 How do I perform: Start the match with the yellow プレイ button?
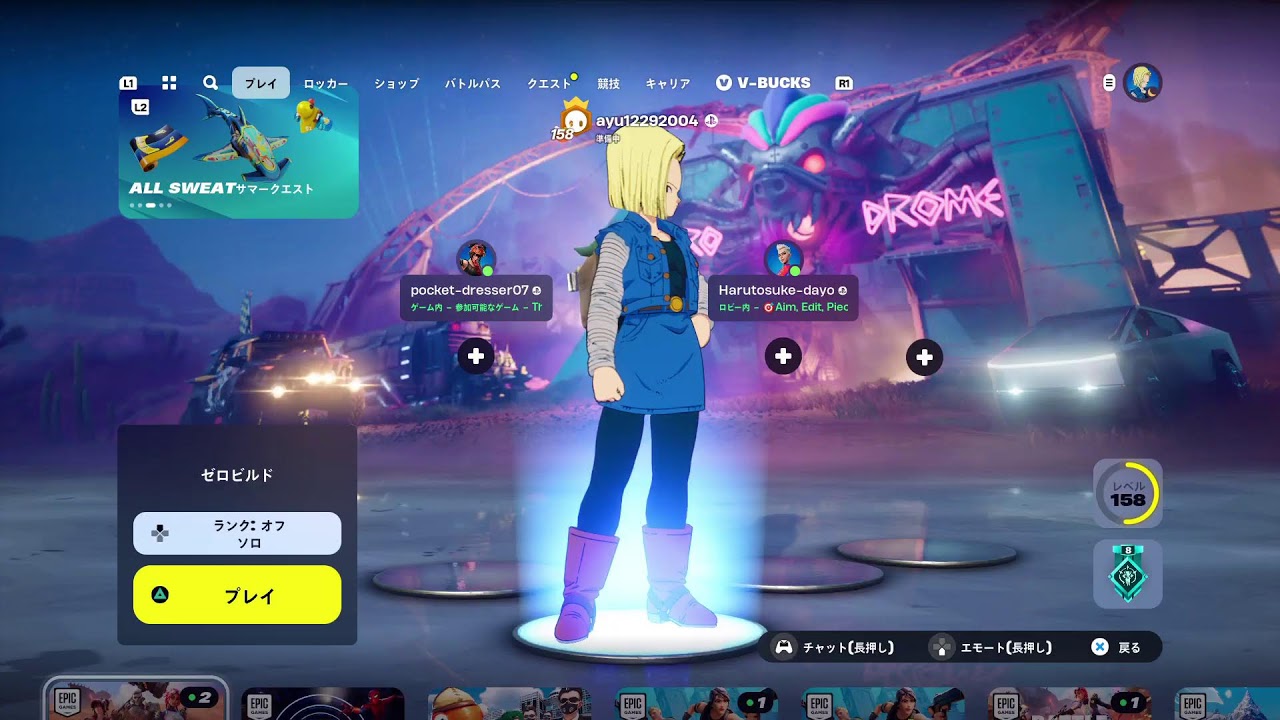(x=237, y=595)
